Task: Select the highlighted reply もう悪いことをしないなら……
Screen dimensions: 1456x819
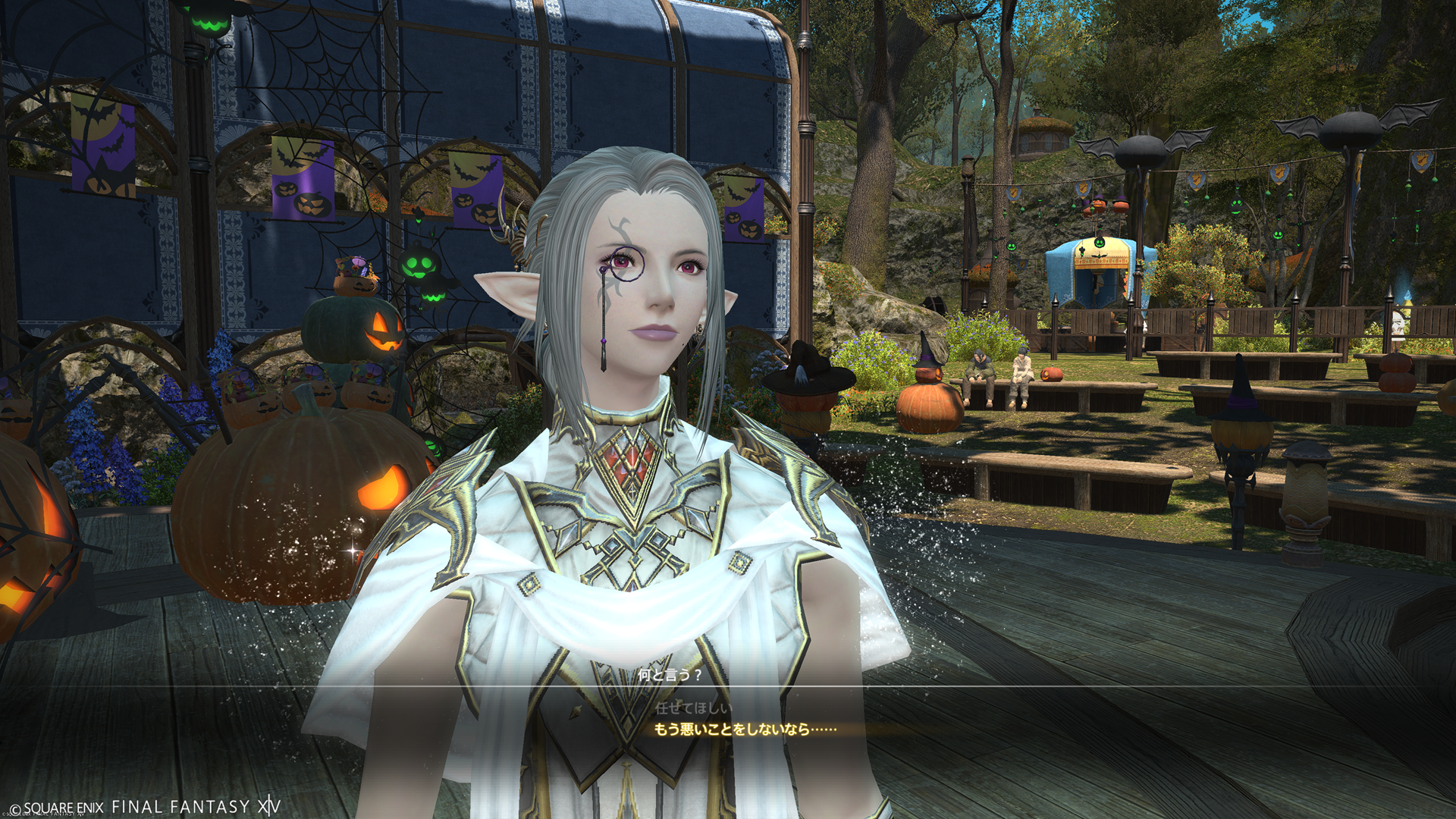Action: [x=745, y=730]
